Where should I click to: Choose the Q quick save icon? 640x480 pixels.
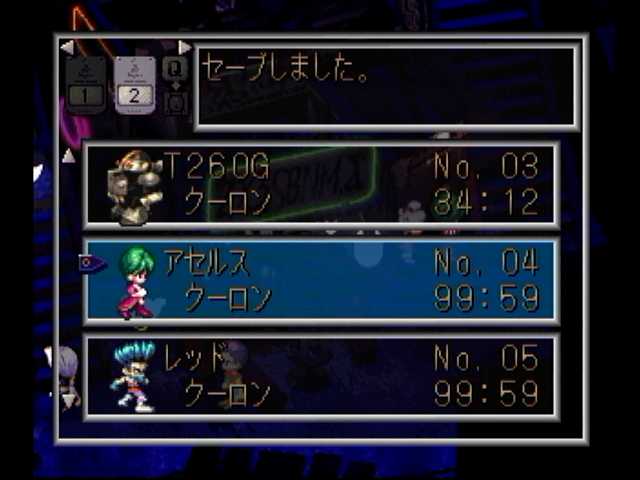[x=174, y=68]
